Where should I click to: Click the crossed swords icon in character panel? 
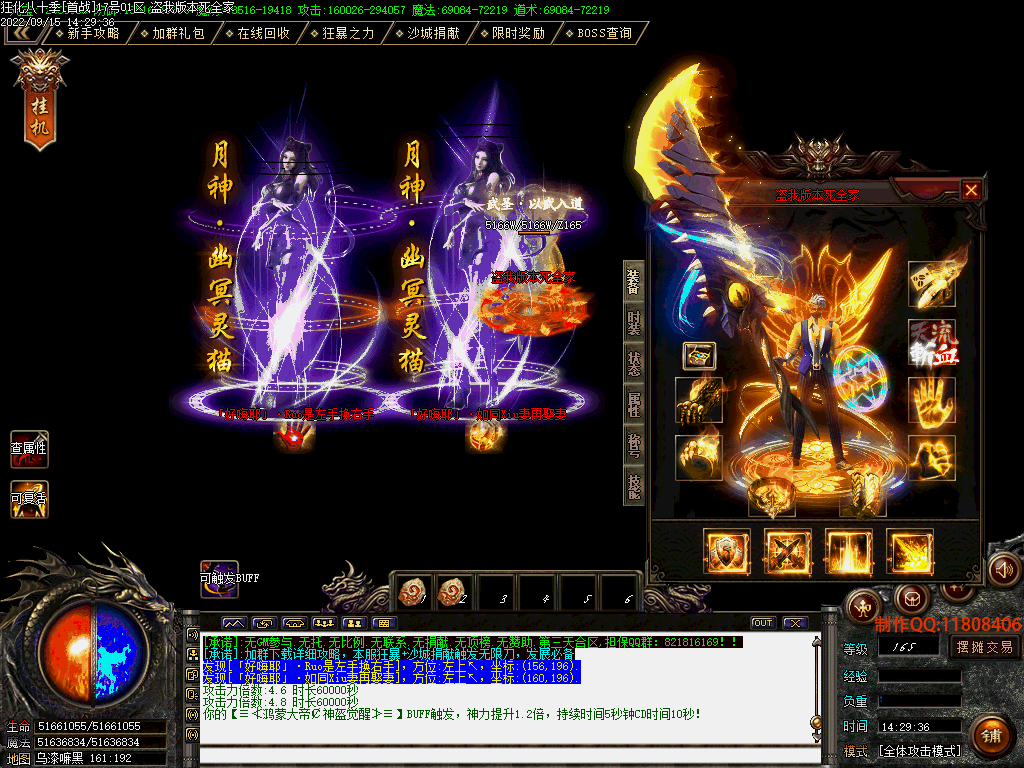tap(788, 553)
